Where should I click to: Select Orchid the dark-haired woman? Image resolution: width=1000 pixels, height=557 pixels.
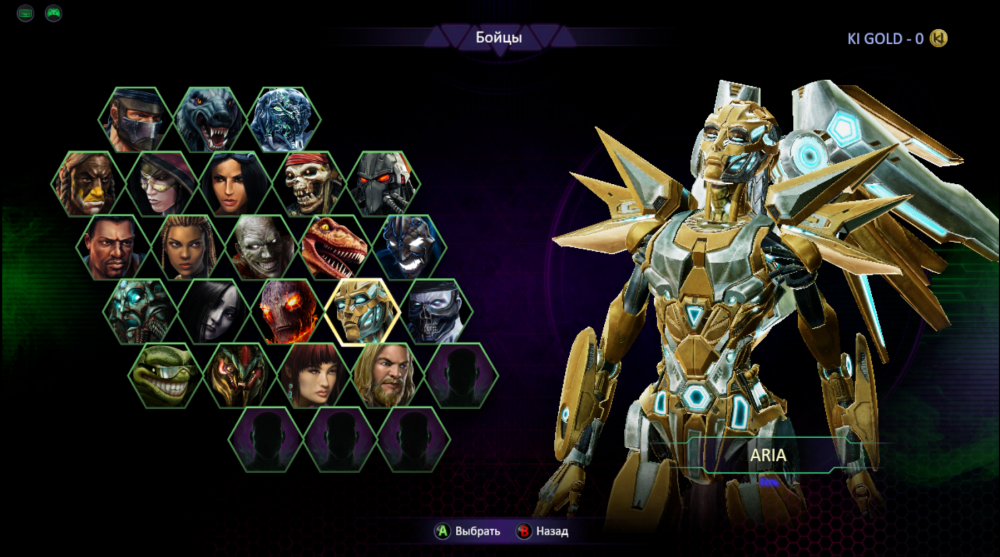pos(237,184)
